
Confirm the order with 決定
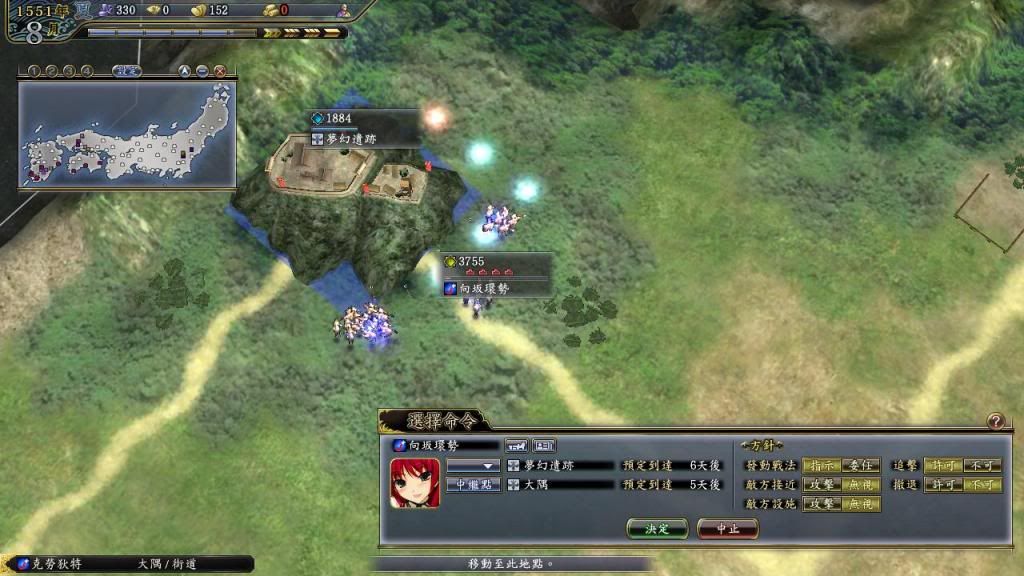(657, 528)
